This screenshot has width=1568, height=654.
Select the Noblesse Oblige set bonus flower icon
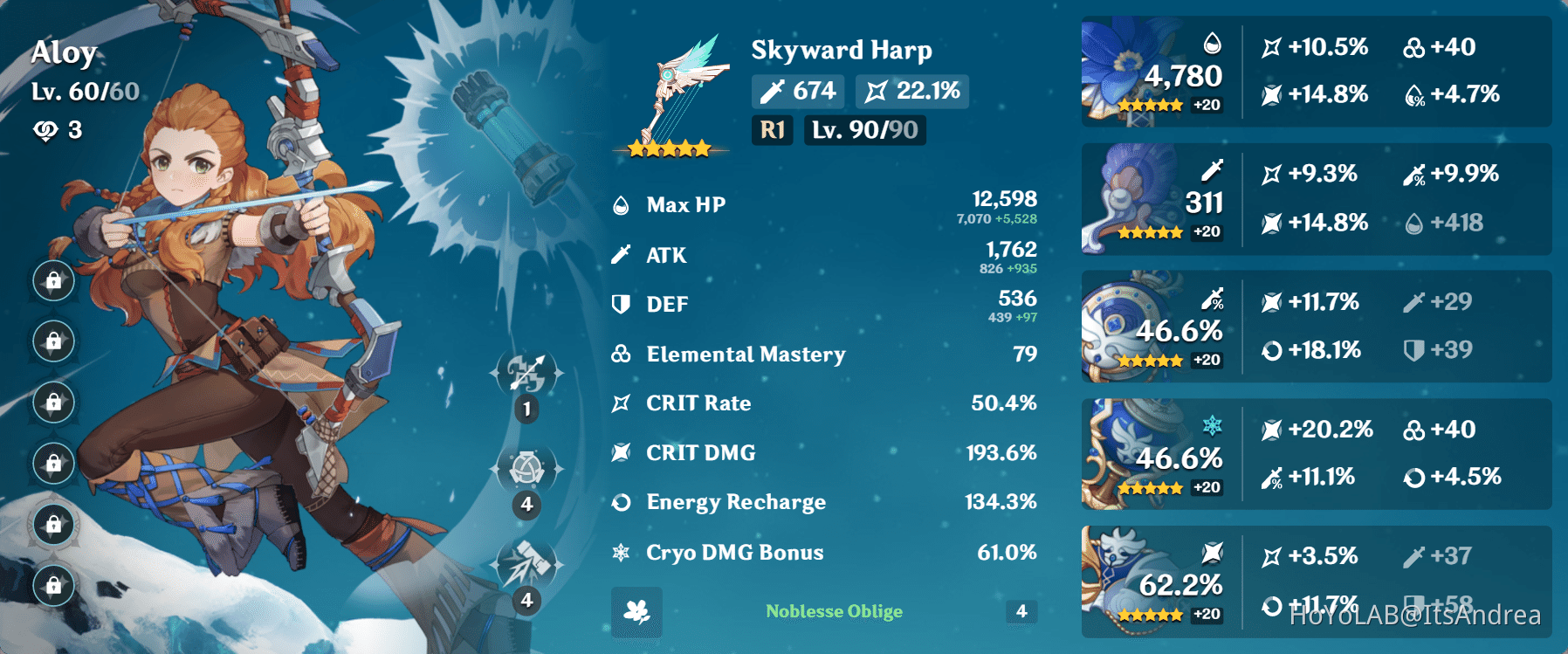coord(636,610)
